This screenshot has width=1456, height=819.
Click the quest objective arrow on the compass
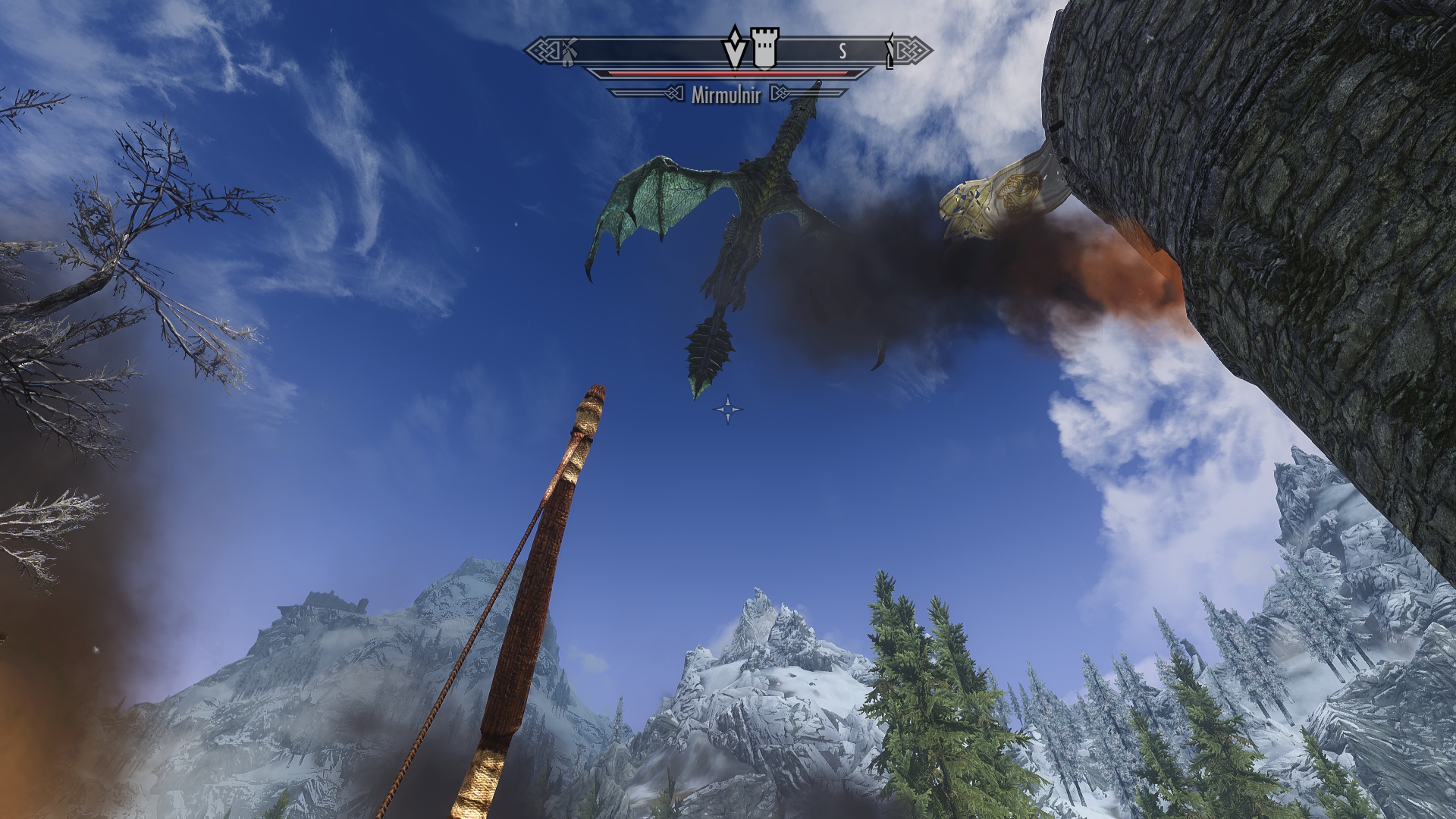click(x=733, y=48)
